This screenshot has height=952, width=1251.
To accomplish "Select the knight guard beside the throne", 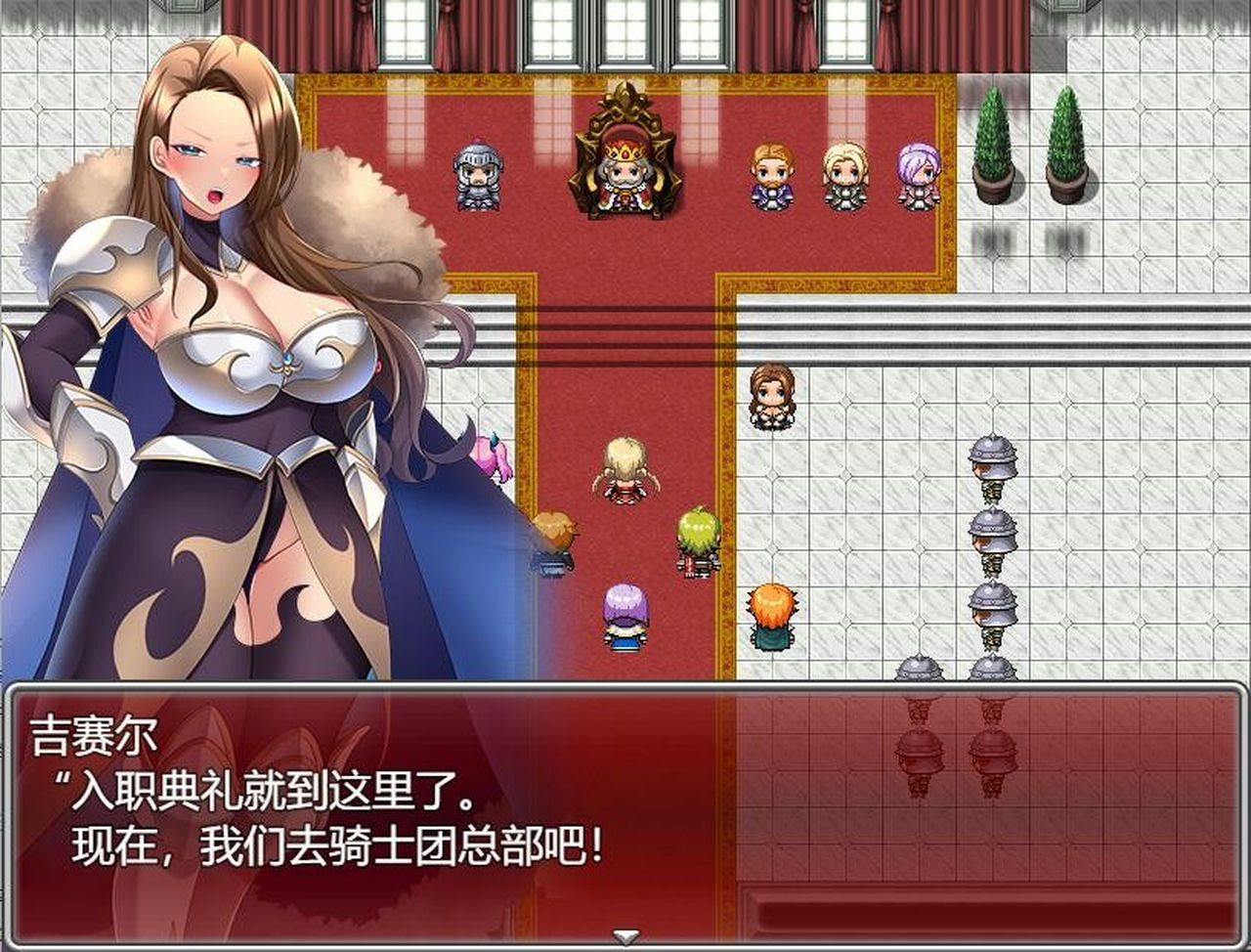I will (476, 174).
